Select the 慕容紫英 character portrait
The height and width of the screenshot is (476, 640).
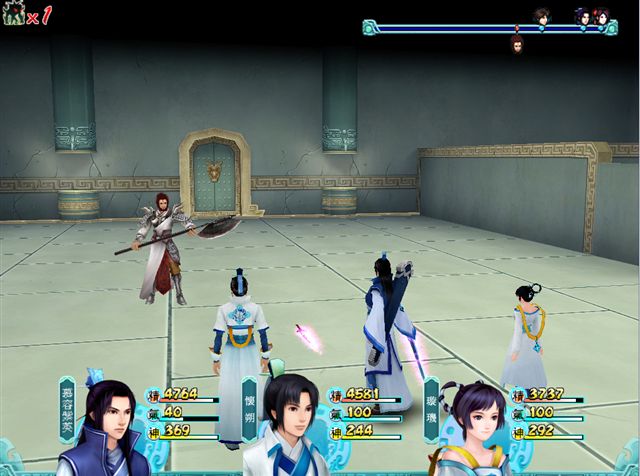click(102, 432)
